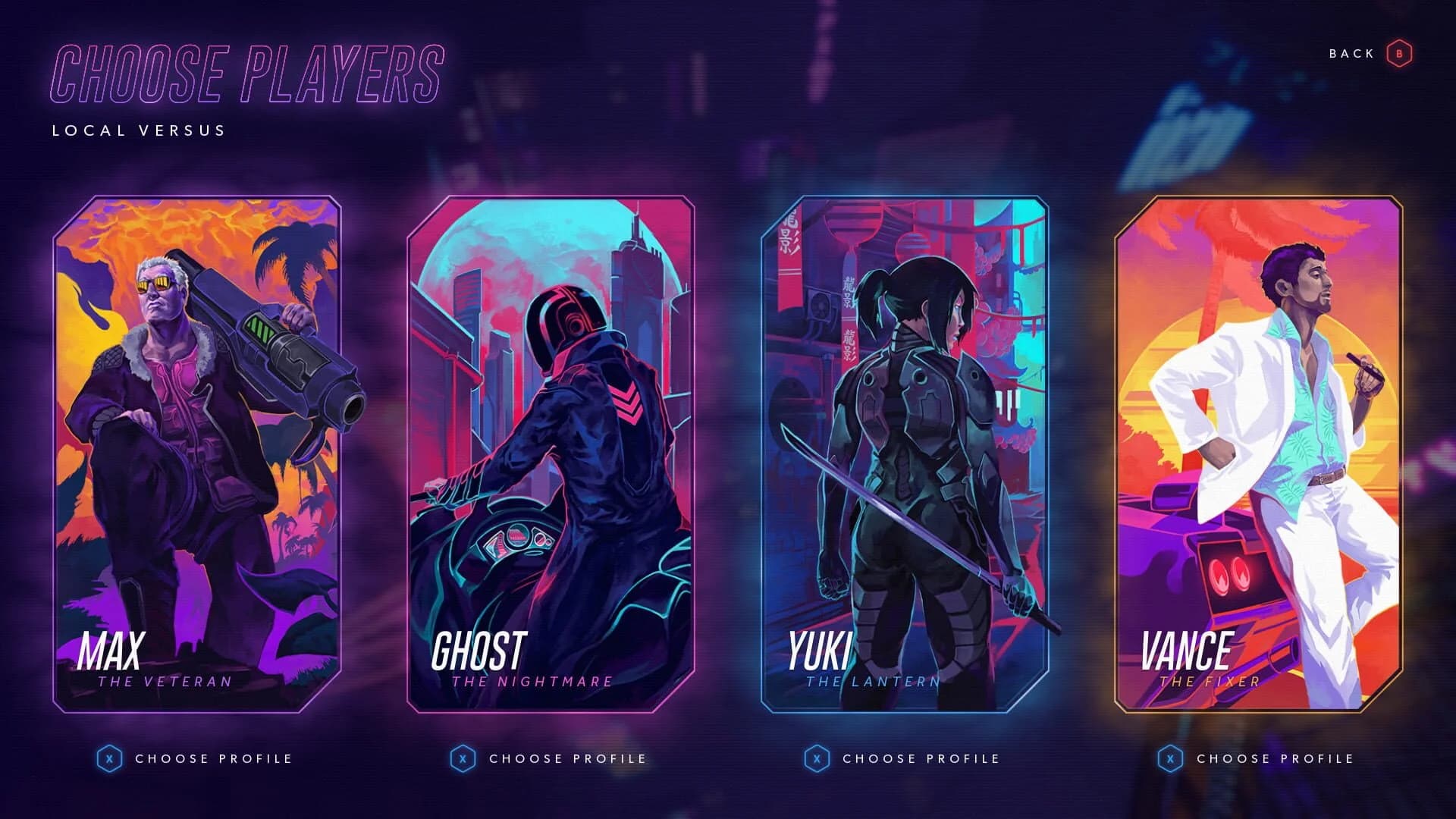This screenshot has height=819, width=1456.
Task: Click Choose Profile under Yuki
Action: coord(921,758)
